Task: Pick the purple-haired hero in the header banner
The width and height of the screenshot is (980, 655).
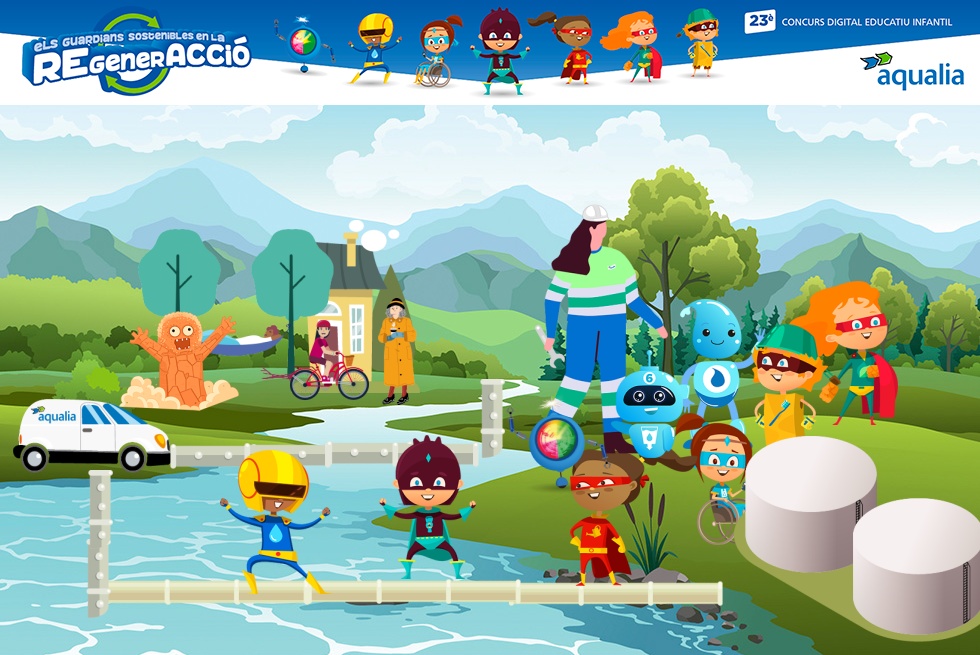Action: click(x=498, y=50)
